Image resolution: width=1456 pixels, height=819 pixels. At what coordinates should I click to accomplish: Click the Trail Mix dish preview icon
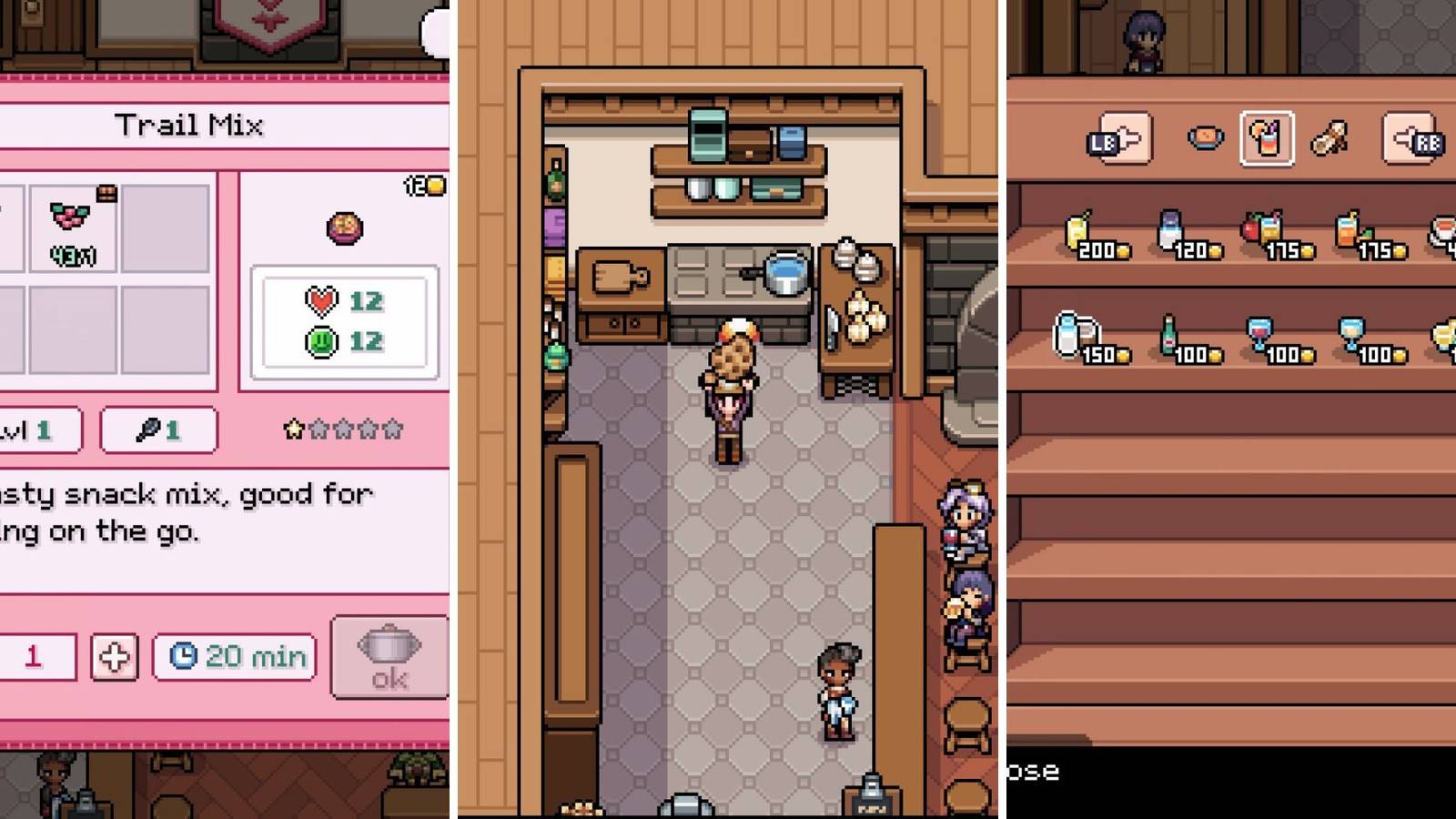(346, 227)
